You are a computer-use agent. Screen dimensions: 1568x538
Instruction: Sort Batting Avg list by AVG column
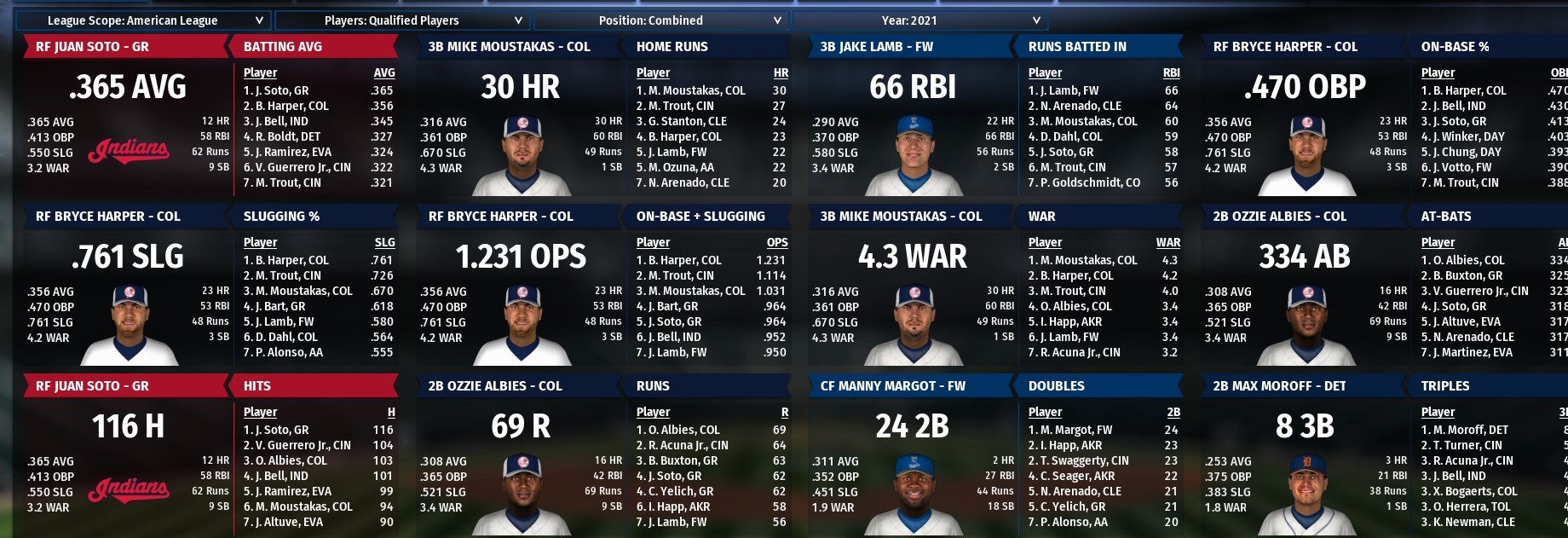pyautogui.click(x=383, y=73)
